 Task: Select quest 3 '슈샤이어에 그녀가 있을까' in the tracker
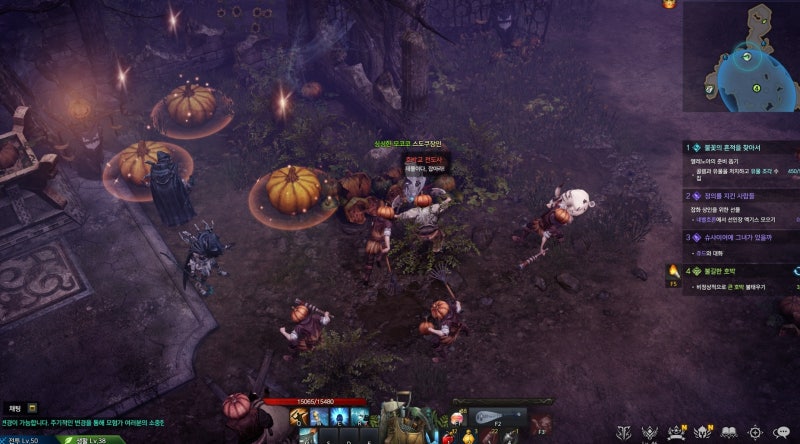click(x=735, y=237)
